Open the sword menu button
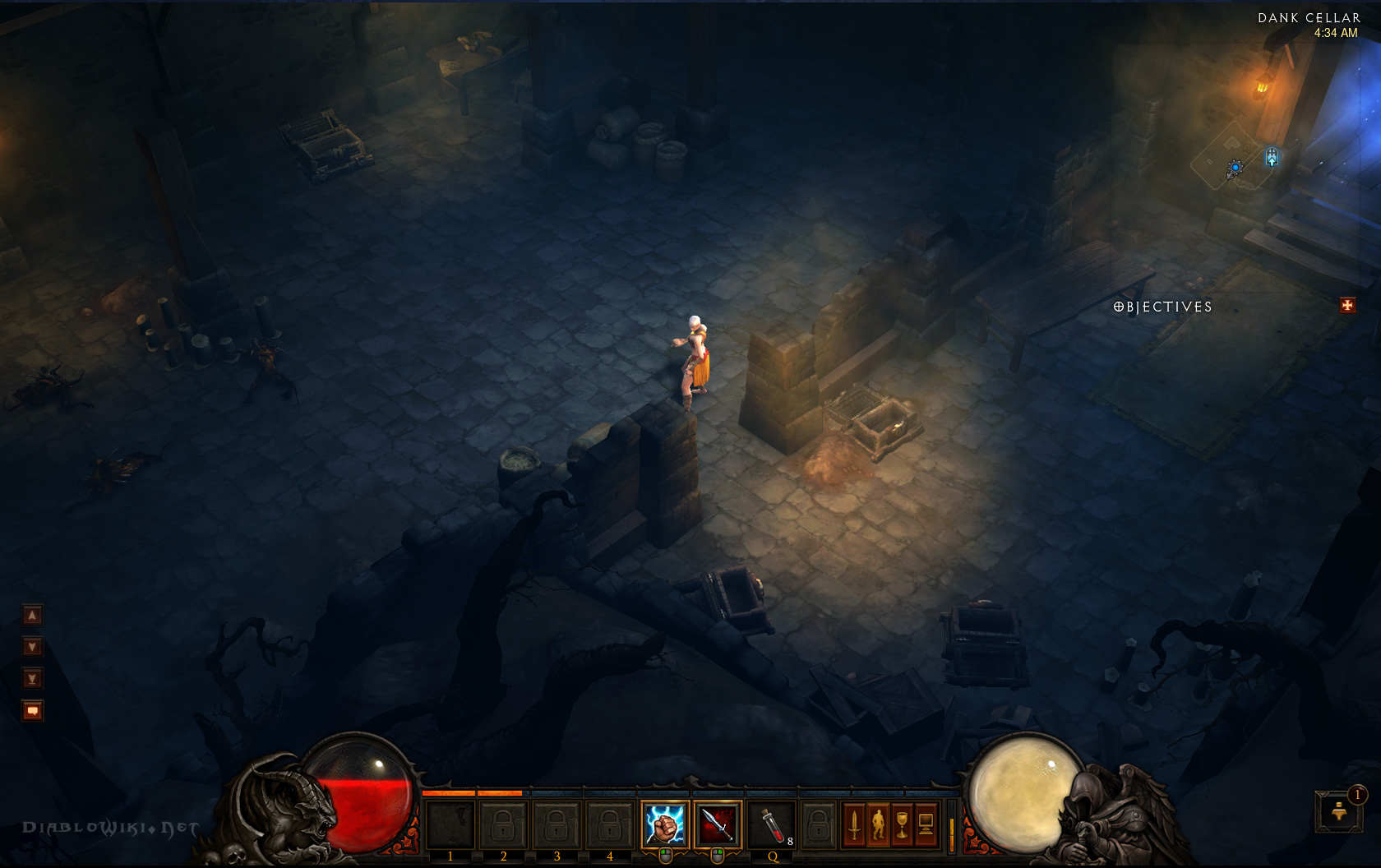This screenshot has height=868, width=1381. click(x=854, y=824)
